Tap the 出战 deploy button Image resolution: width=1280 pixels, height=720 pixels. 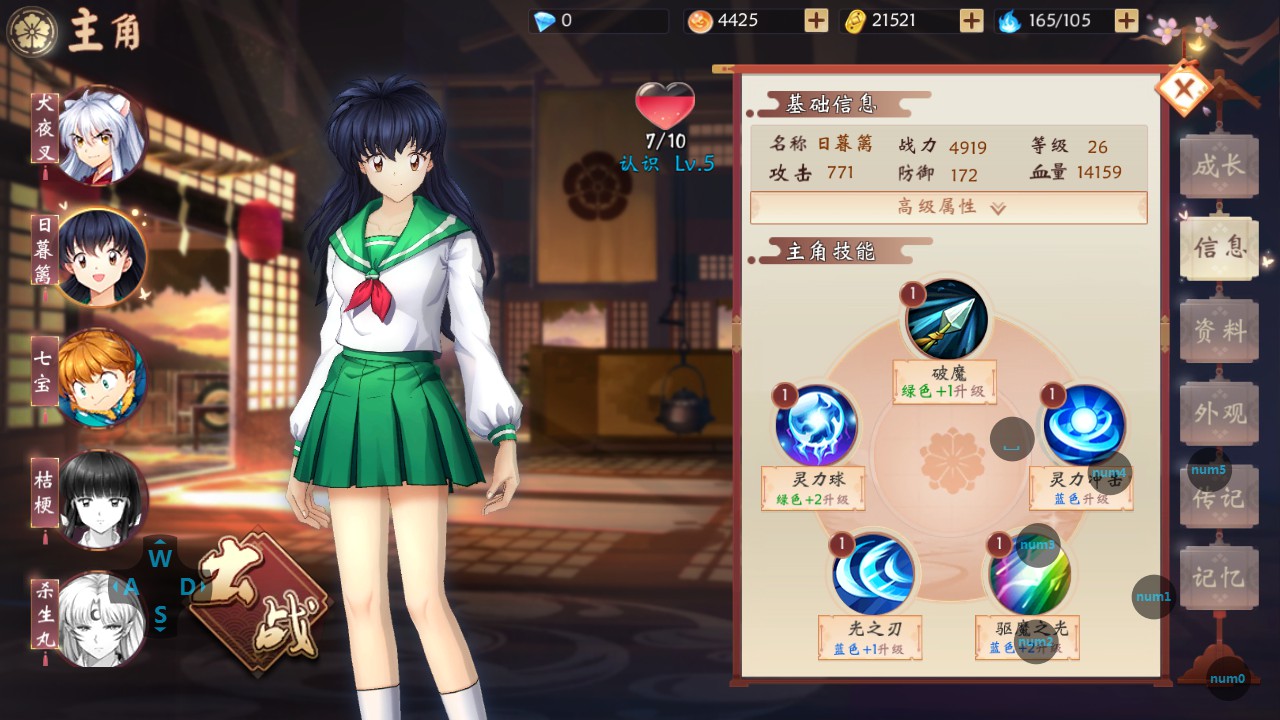coord(256,602)
